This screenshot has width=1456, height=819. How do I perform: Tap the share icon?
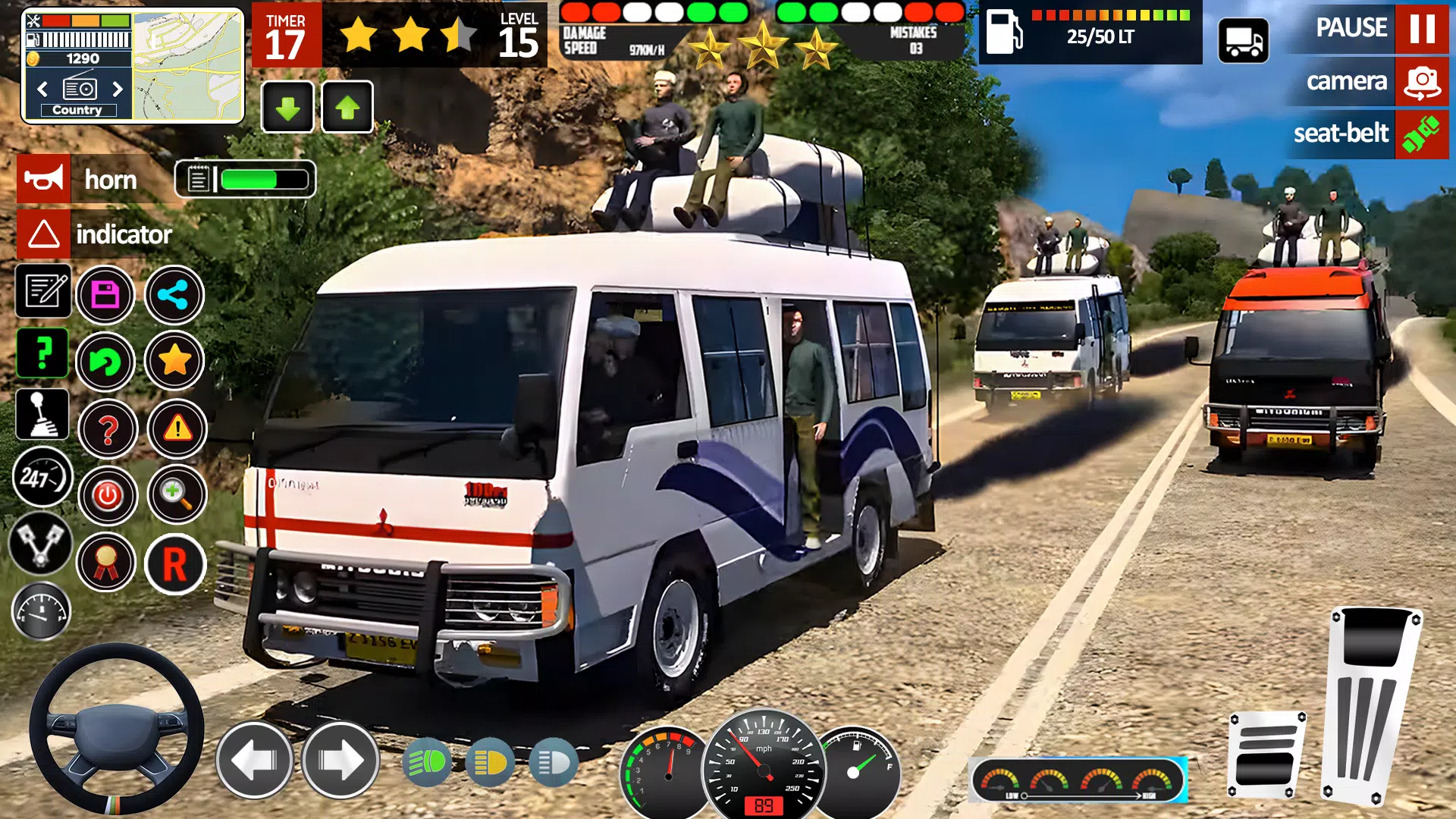[173, 294]
